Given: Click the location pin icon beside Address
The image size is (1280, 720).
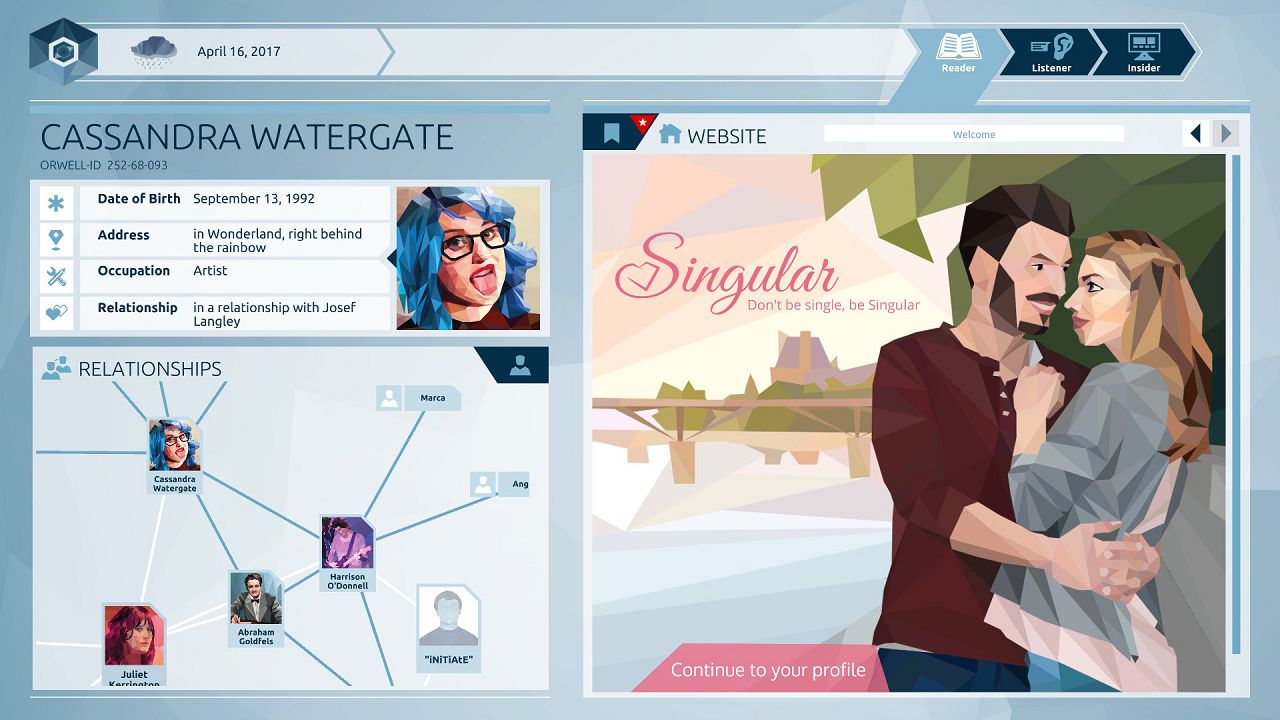Looking at the screenshot, I should (57, 239).
